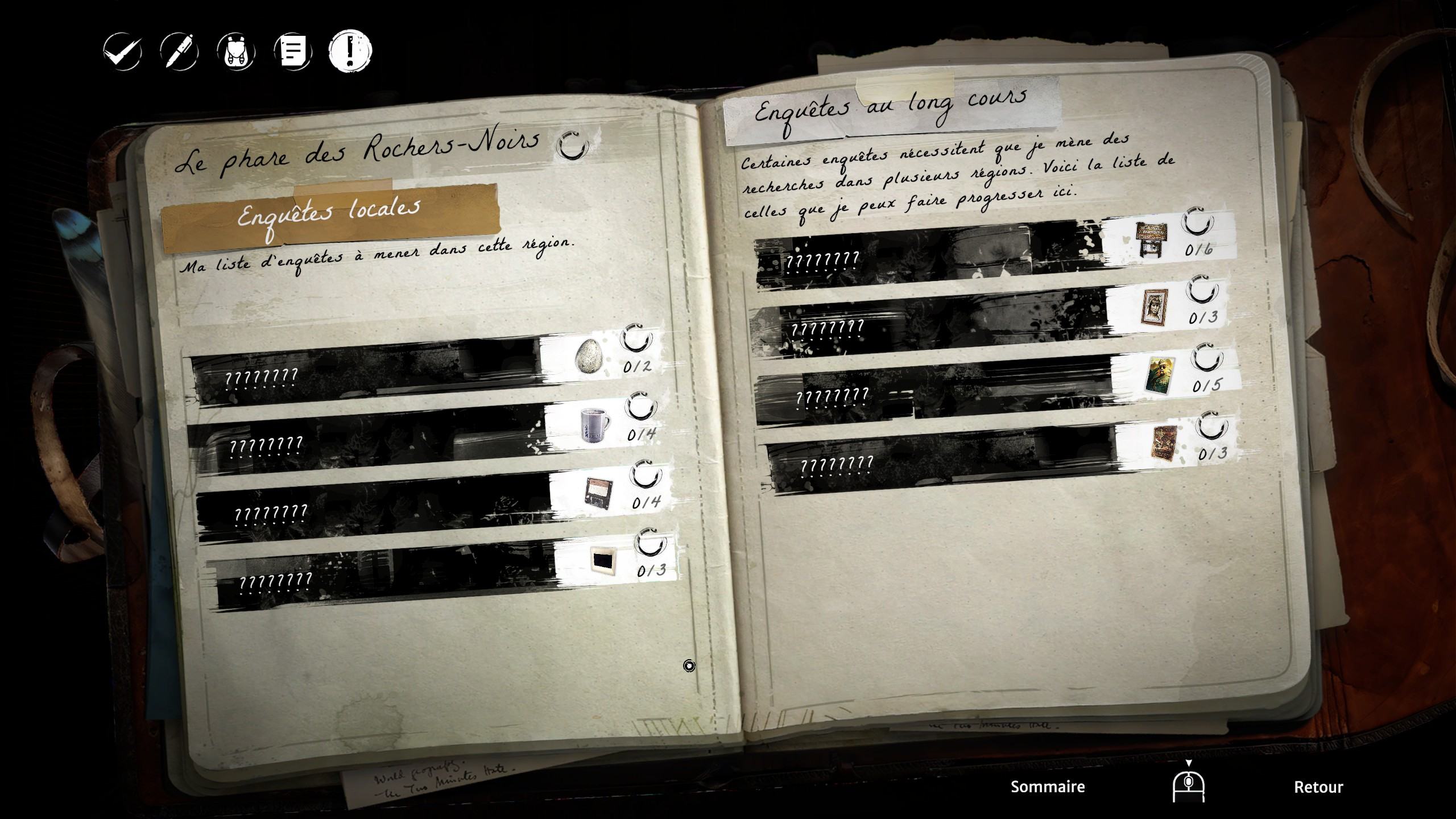The image size is (1456, 819).
Task: Show the notes page tab
Action: (x=293, y=52)
